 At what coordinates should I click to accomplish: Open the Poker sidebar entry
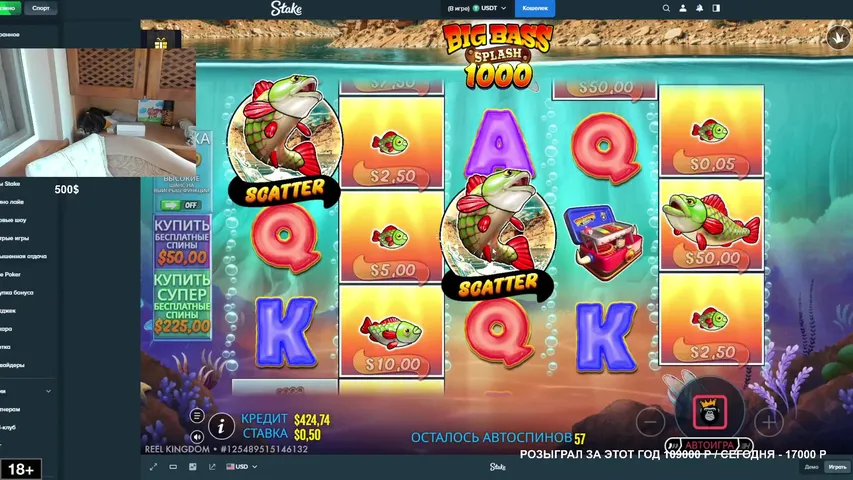(12, 274)
